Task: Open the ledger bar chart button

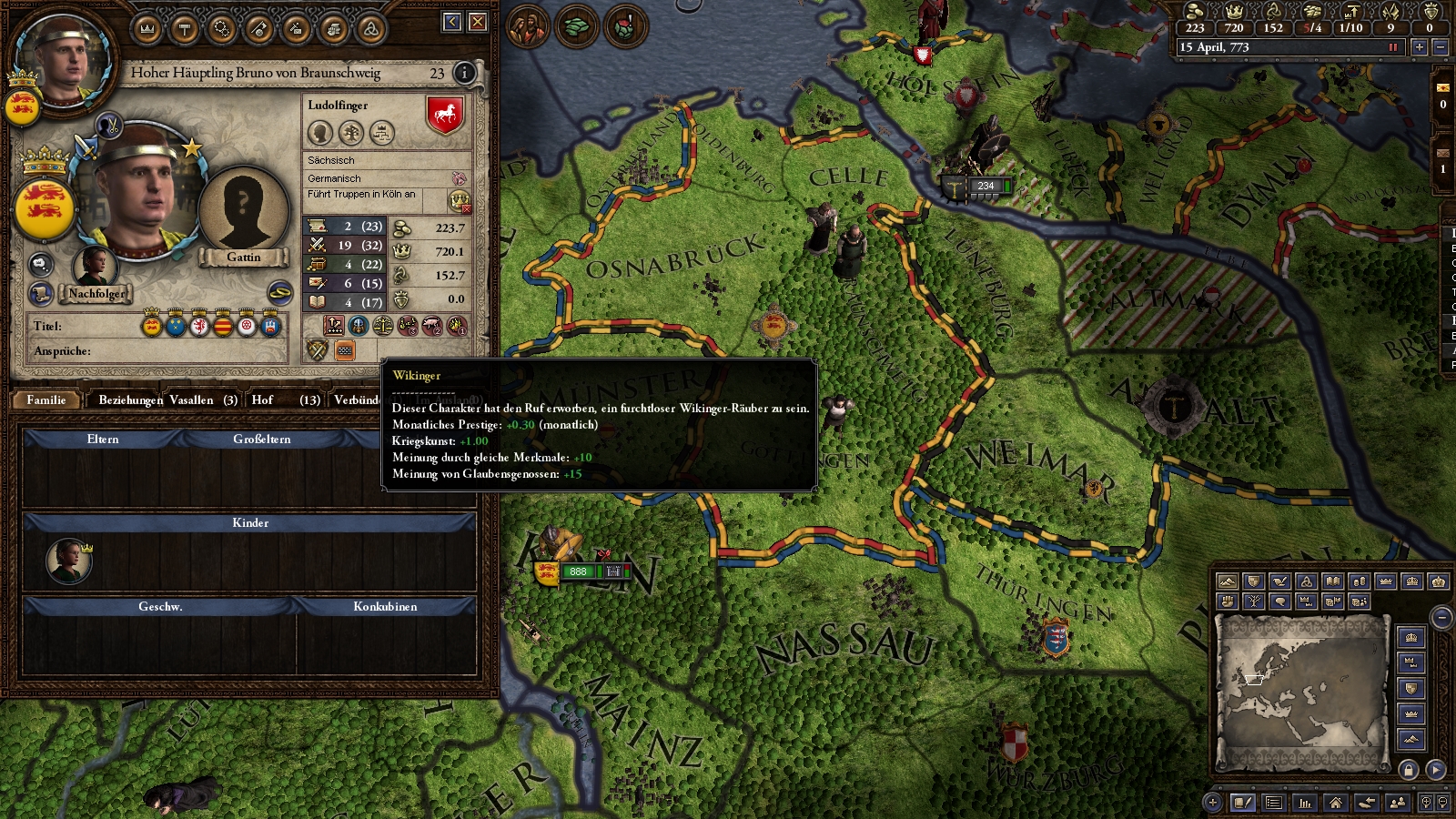Action: tap(1305, 803)
